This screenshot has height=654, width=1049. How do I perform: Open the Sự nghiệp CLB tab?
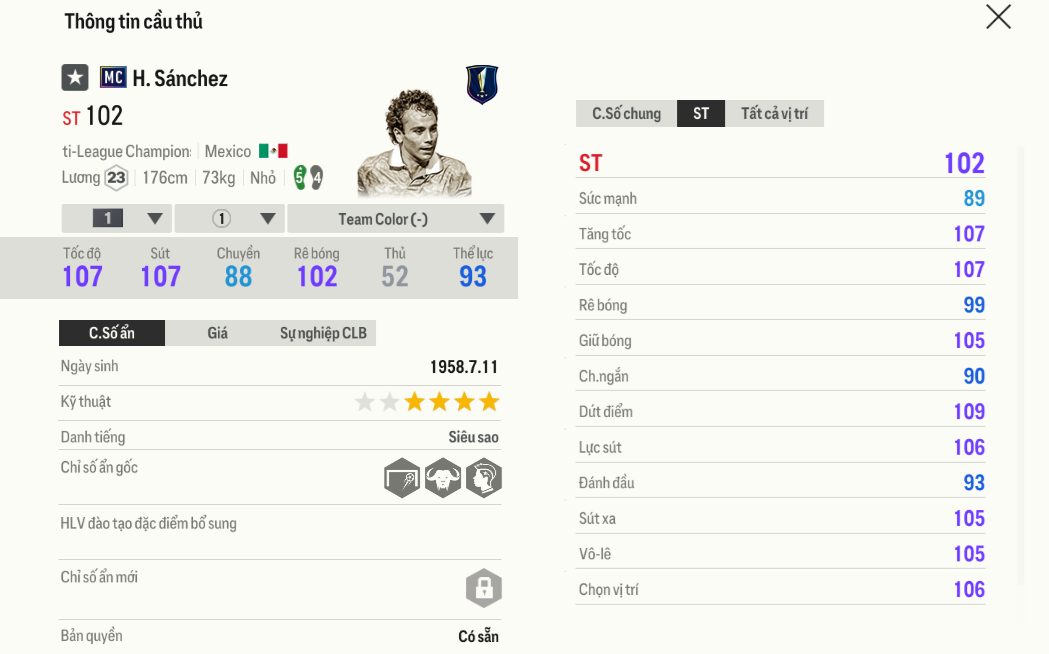tap(323, 334)
